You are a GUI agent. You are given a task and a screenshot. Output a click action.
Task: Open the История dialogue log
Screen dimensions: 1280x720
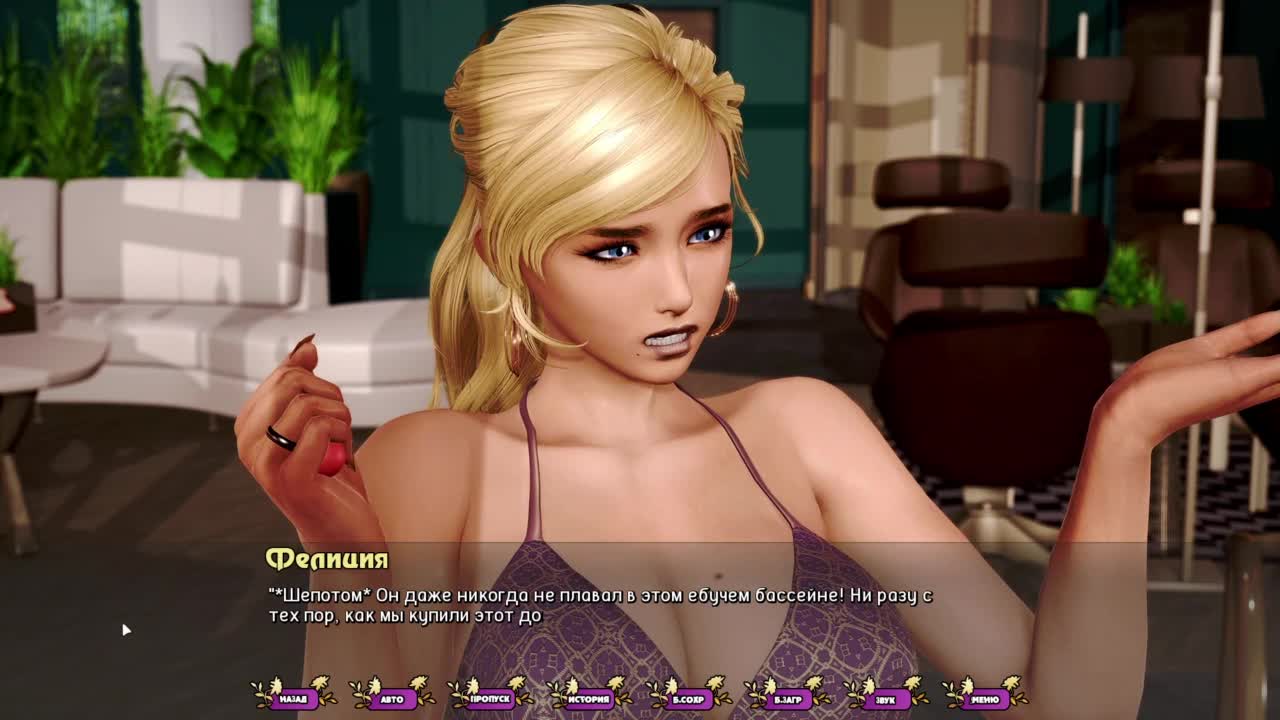tap(589, 699)
